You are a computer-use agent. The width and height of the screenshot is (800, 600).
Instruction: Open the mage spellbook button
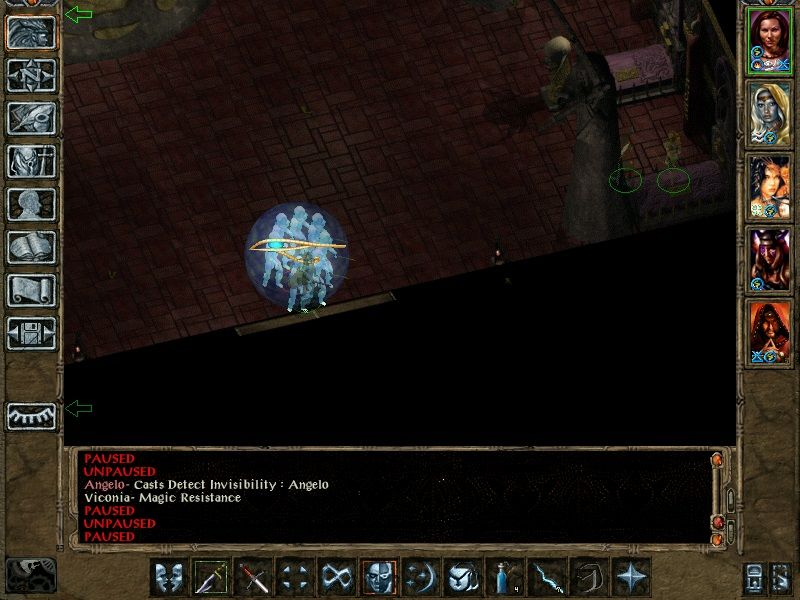coord(31,247)
